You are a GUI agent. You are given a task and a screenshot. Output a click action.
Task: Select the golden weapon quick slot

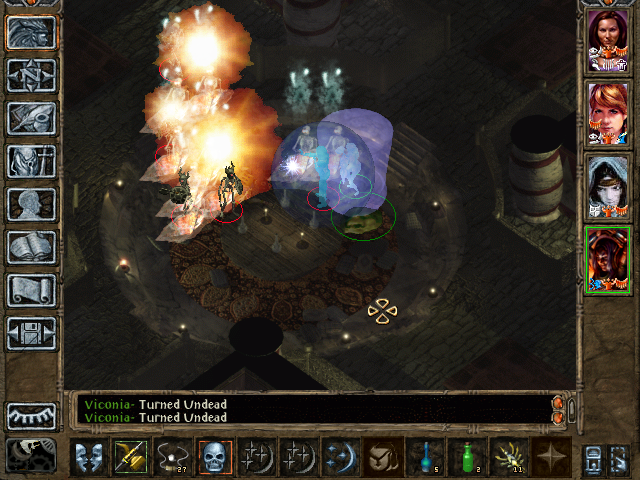[131, 456]
